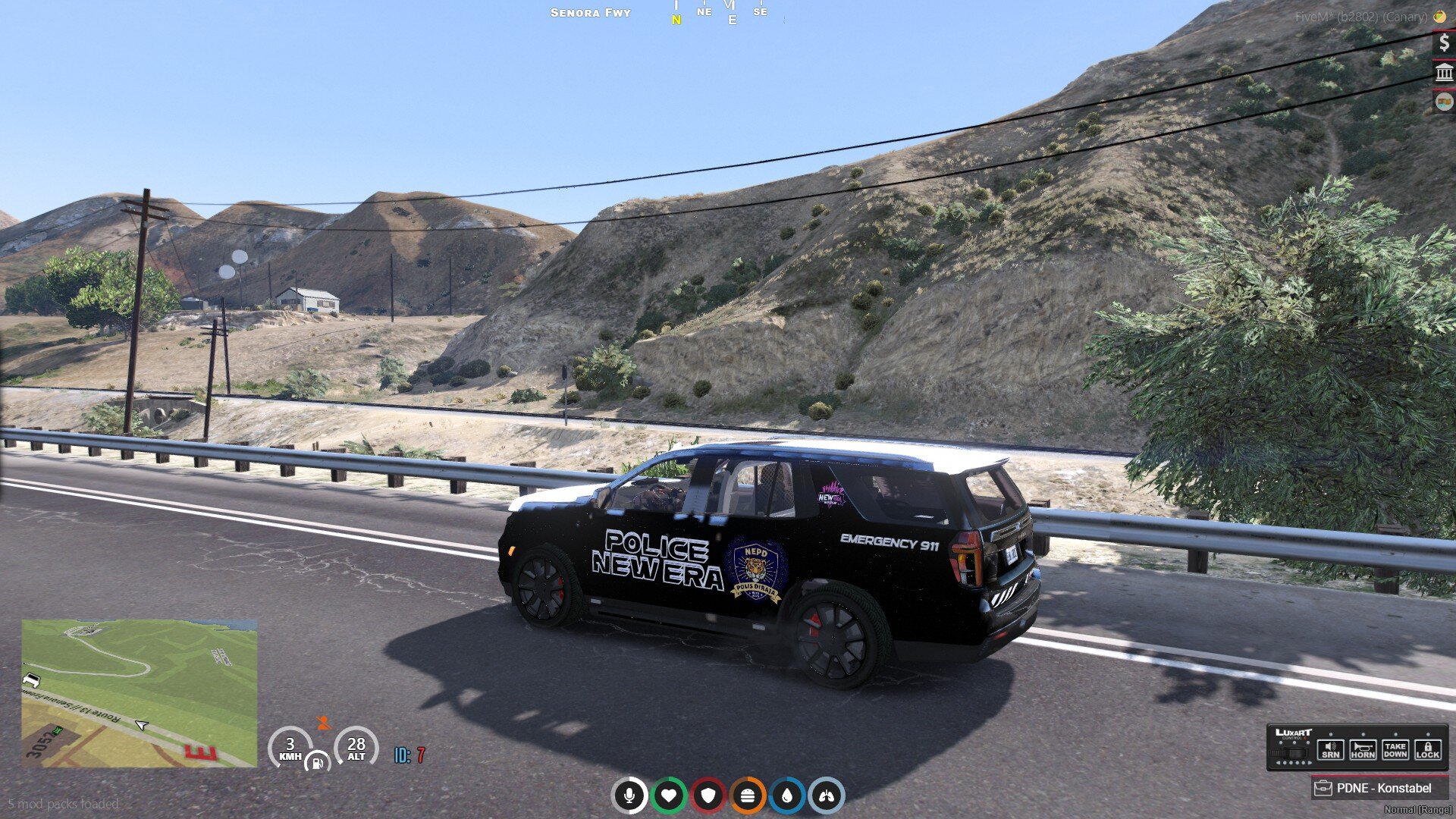
Task: Click the burger hunger status icon
Action: click(748, 795)
